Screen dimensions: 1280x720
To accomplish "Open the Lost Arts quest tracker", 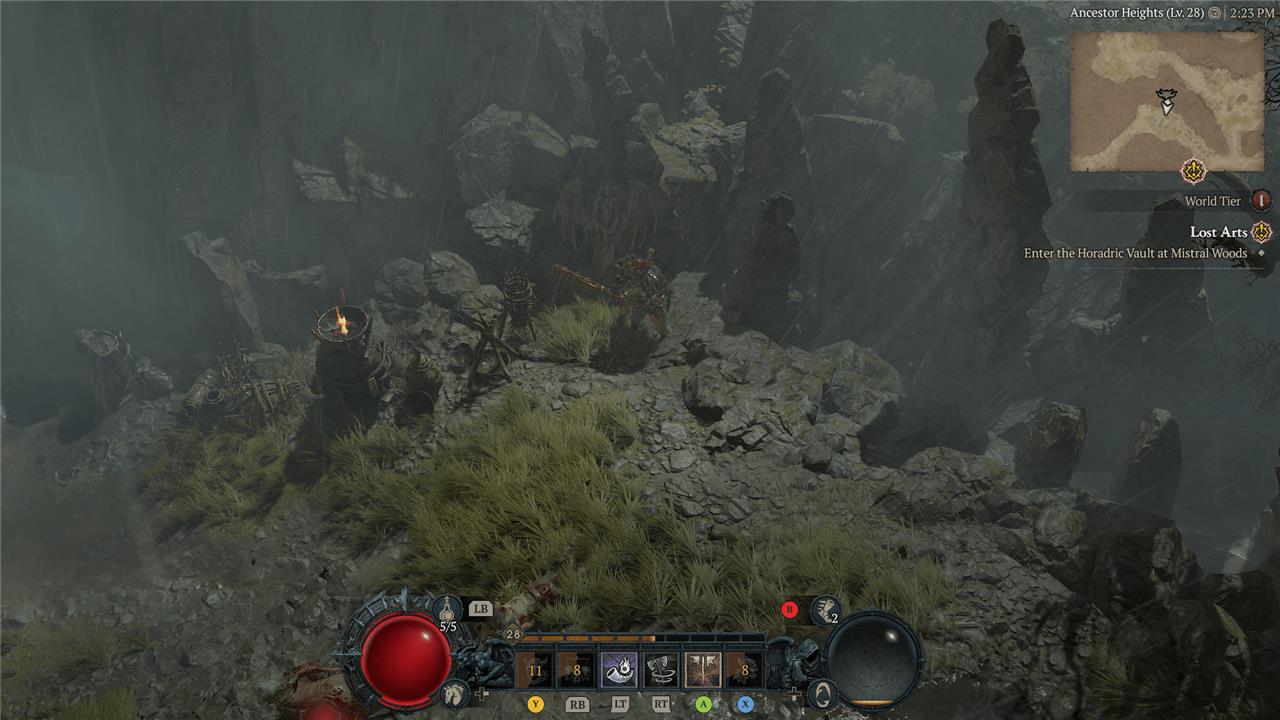I will (x=1219, y=232).
